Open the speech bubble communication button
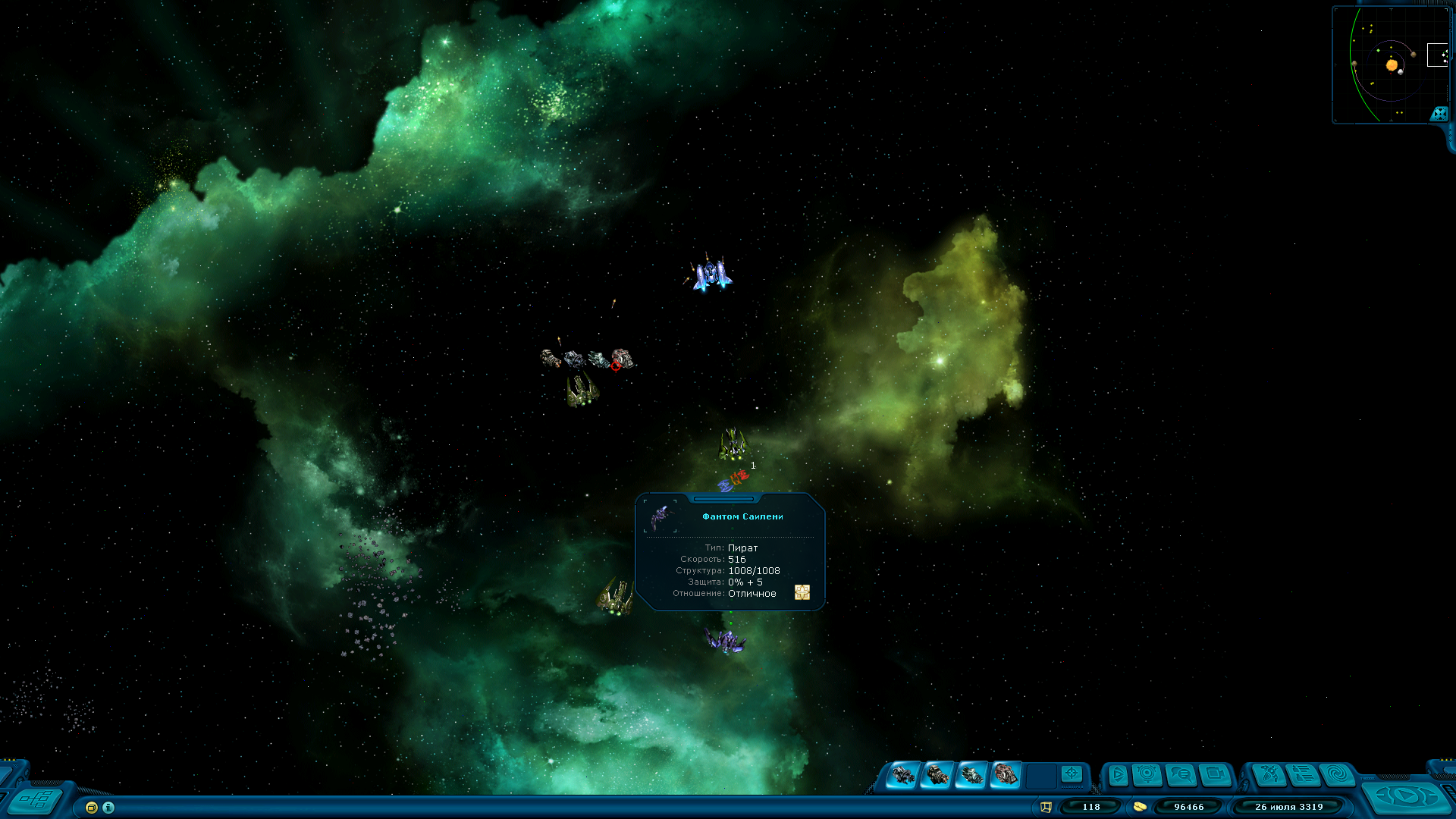 coord(1181,775)
